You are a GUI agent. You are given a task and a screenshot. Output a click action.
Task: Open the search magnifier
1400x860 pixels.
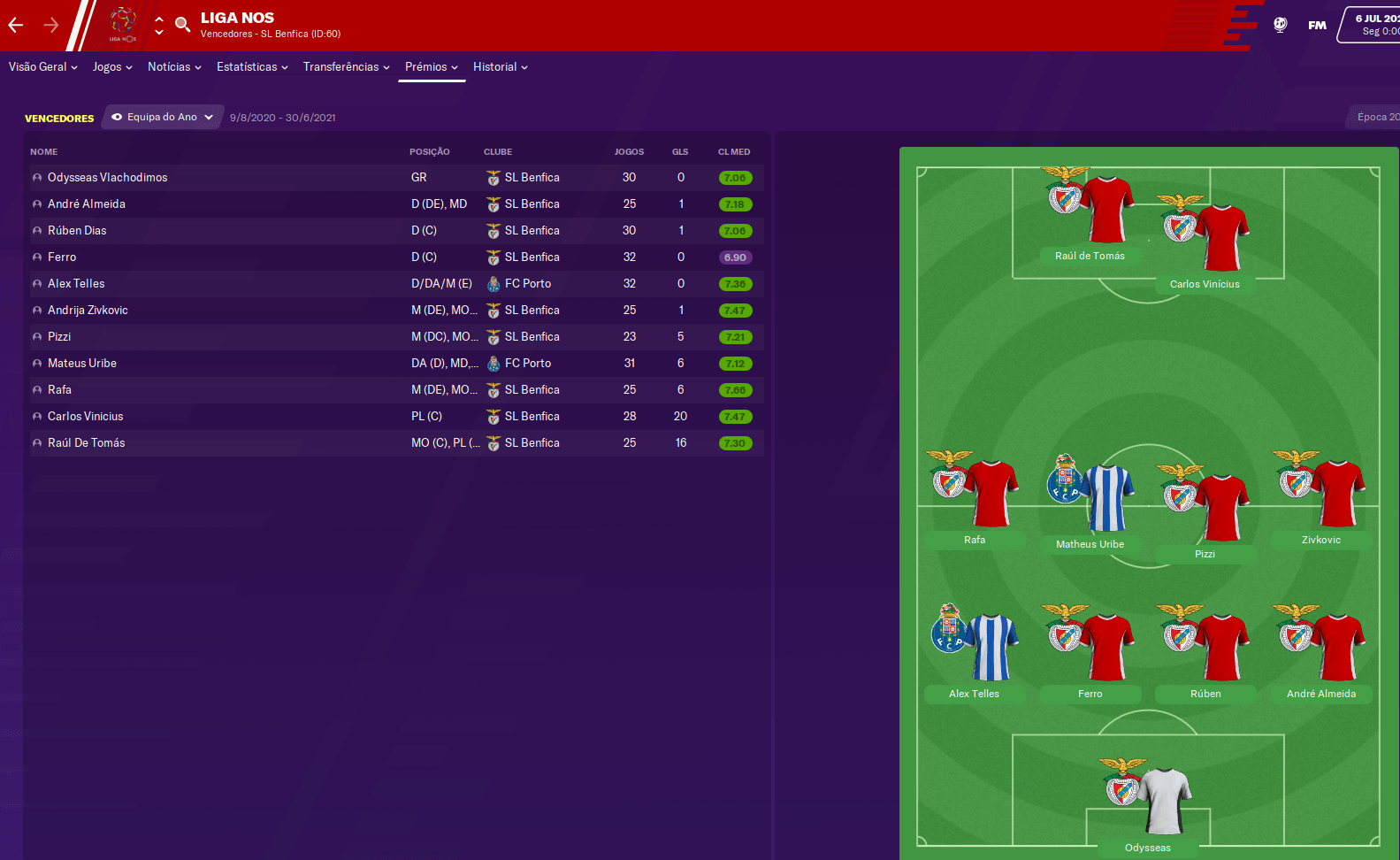pos(183,25)
